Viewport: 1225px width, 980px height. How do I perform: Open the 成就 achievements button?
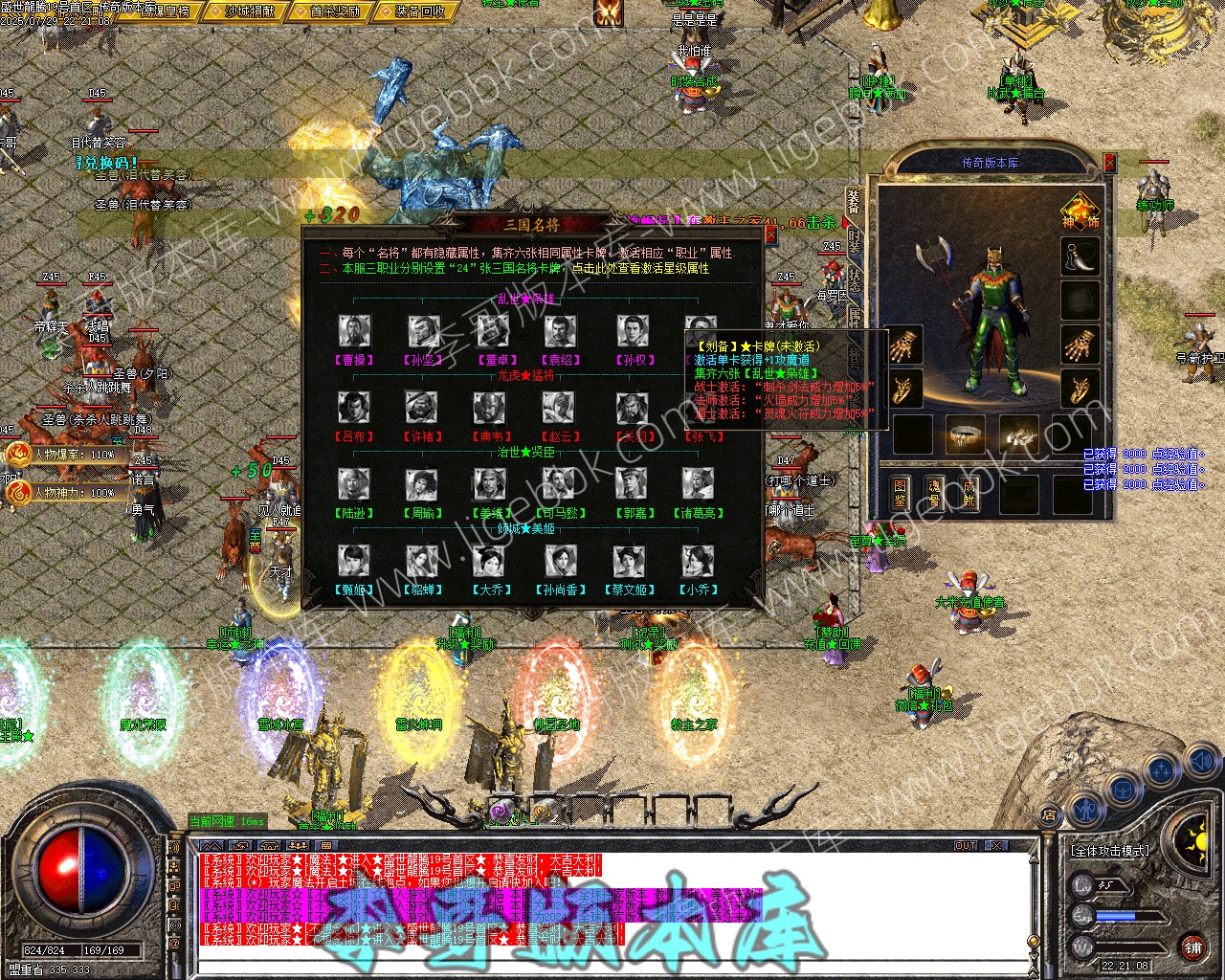point(969,493)
